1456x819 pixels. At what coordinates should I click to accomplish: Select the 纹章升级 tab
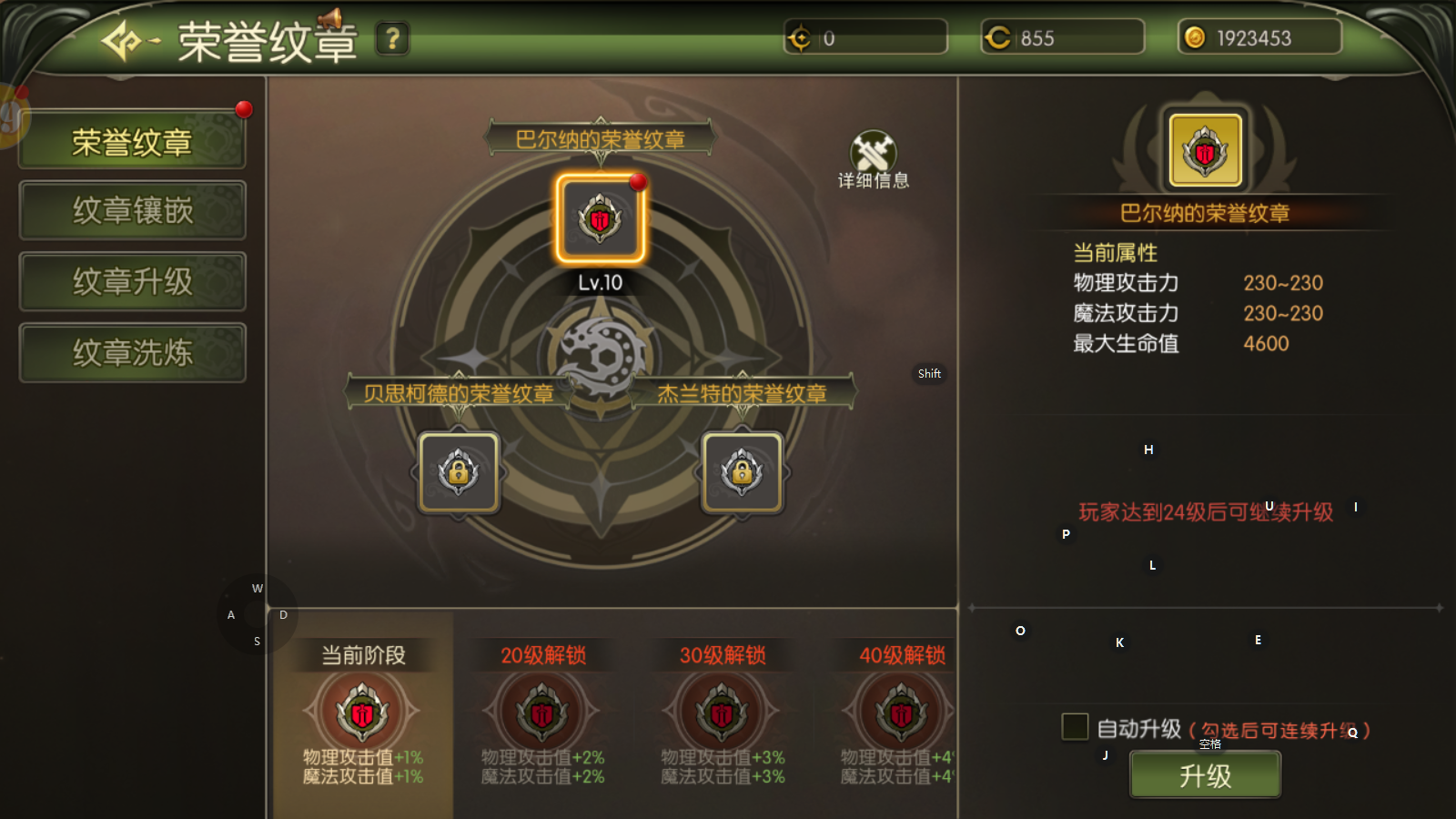coord(132,282)
